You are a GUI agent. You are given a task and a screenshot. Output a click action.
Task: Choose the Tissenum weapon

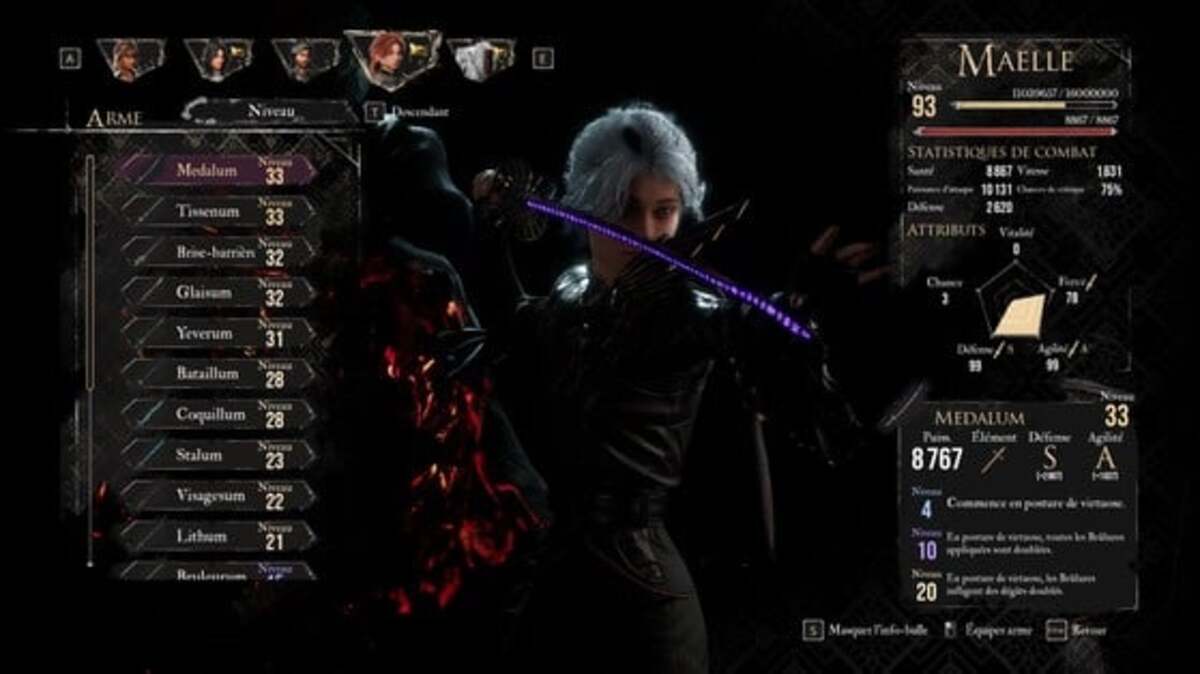click(215, 212)
